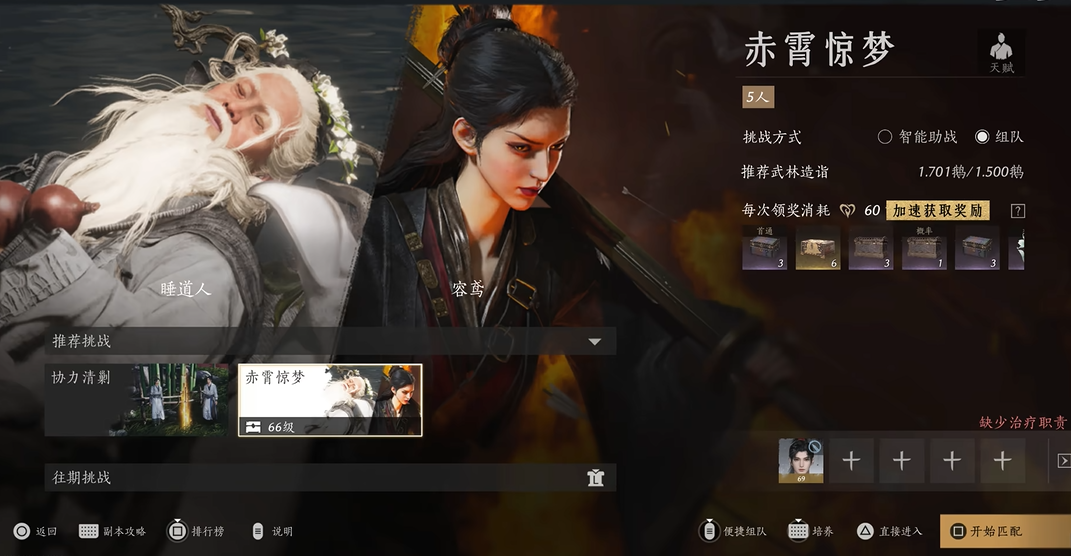Screen dimensions: 1071x556
Task: Open the 往期挑战 past challenges row
Action: click(x=330, y=477)
